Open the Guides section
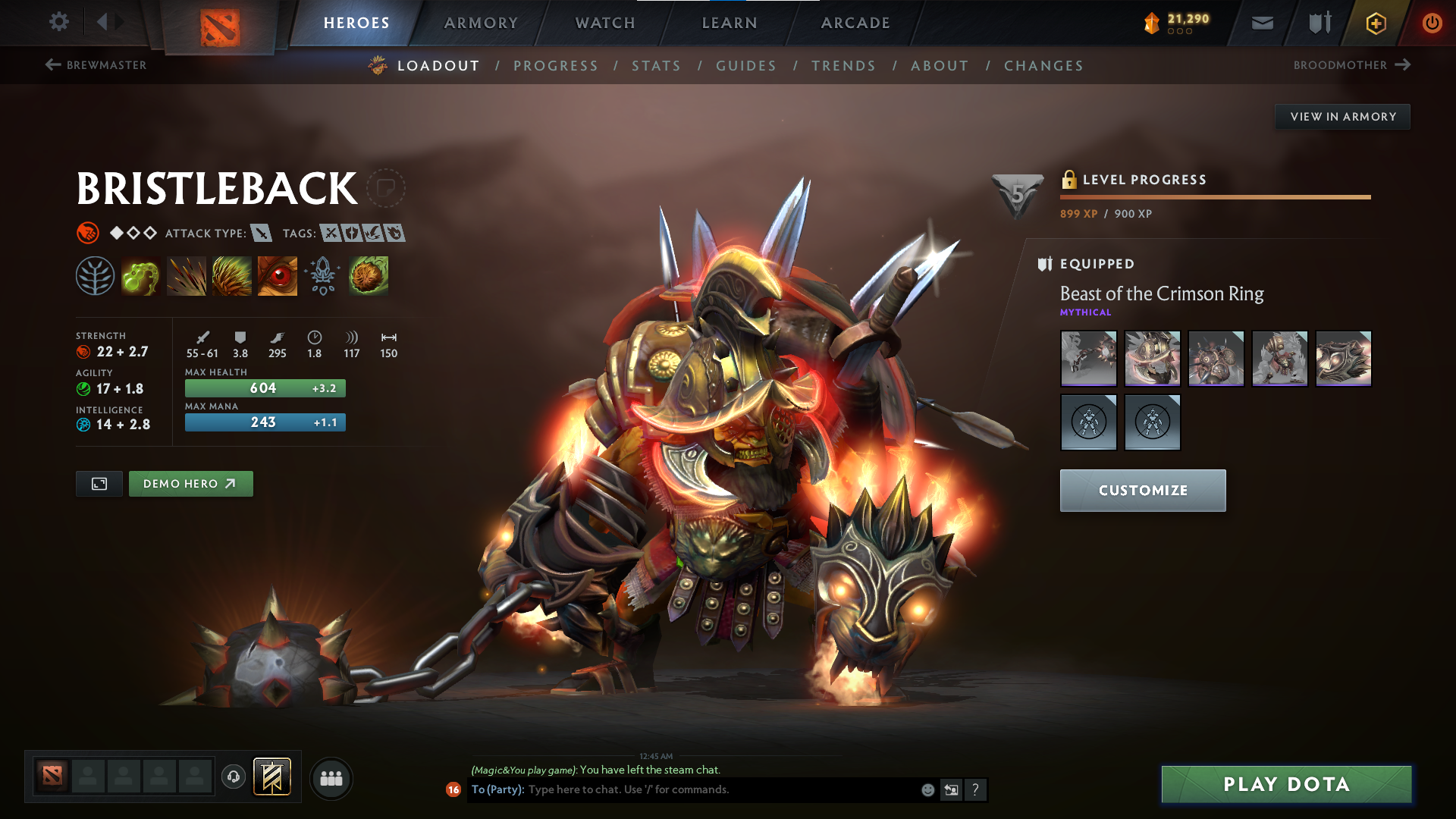 [x=745, y=65]
